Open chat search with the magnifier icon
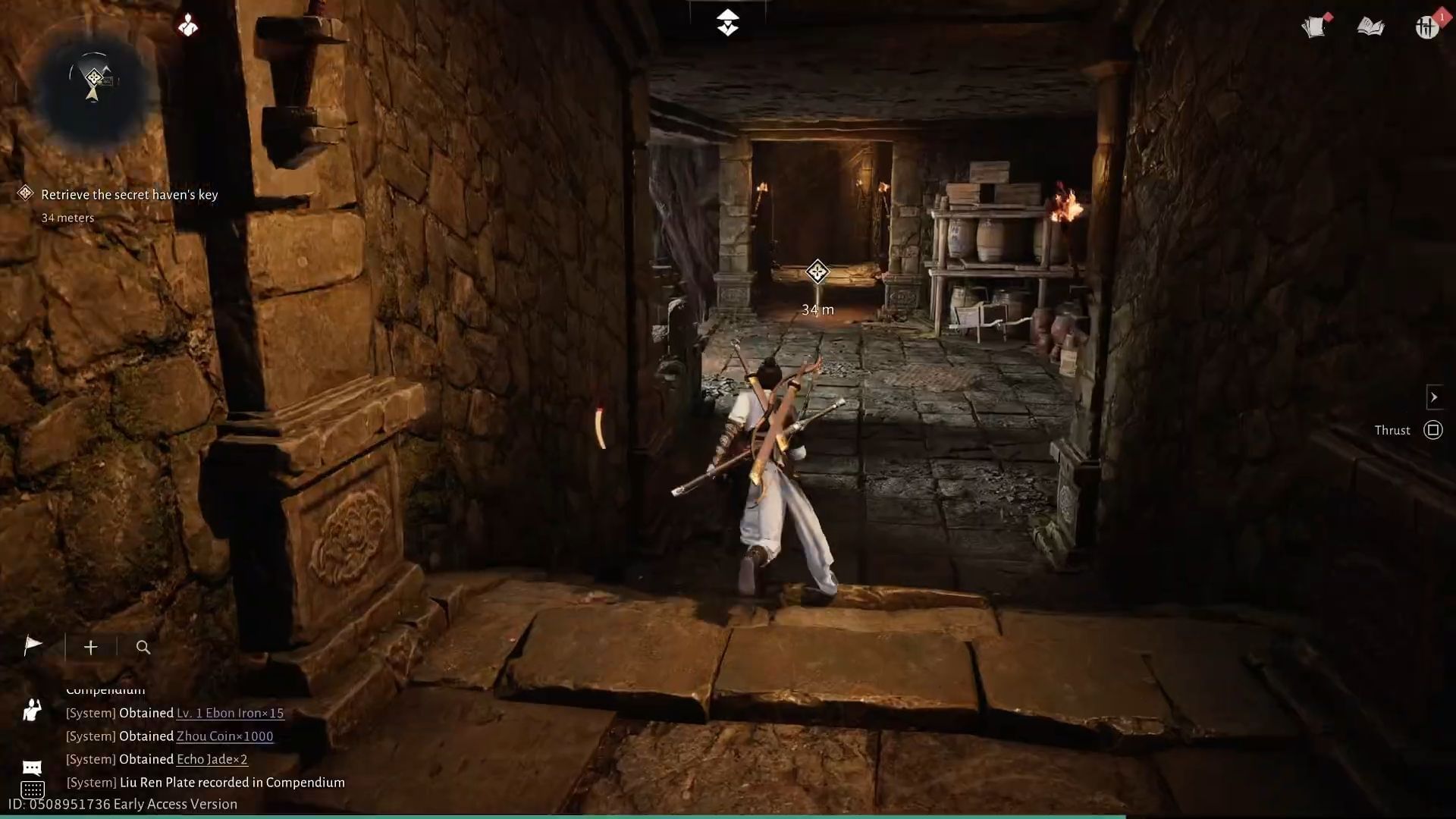1456x819 pixels. click(143, 648)
